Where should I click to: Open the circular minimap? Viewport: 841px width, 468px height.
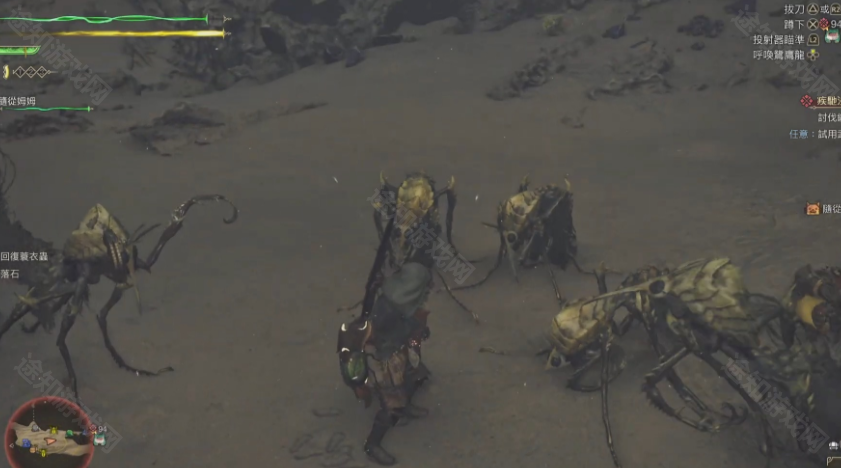tap(50, 433)
